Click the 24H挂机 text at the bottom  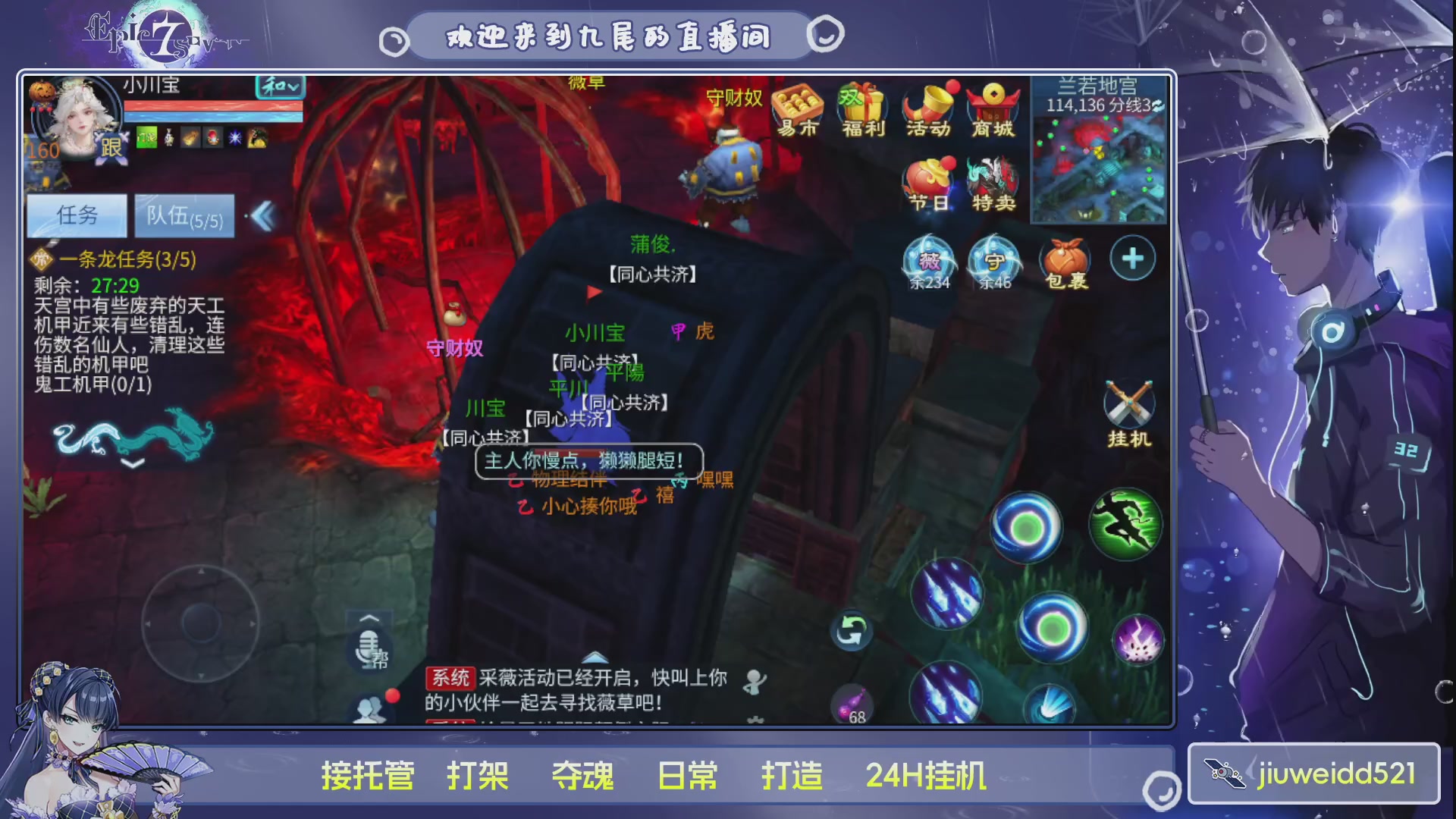(927, 775)
